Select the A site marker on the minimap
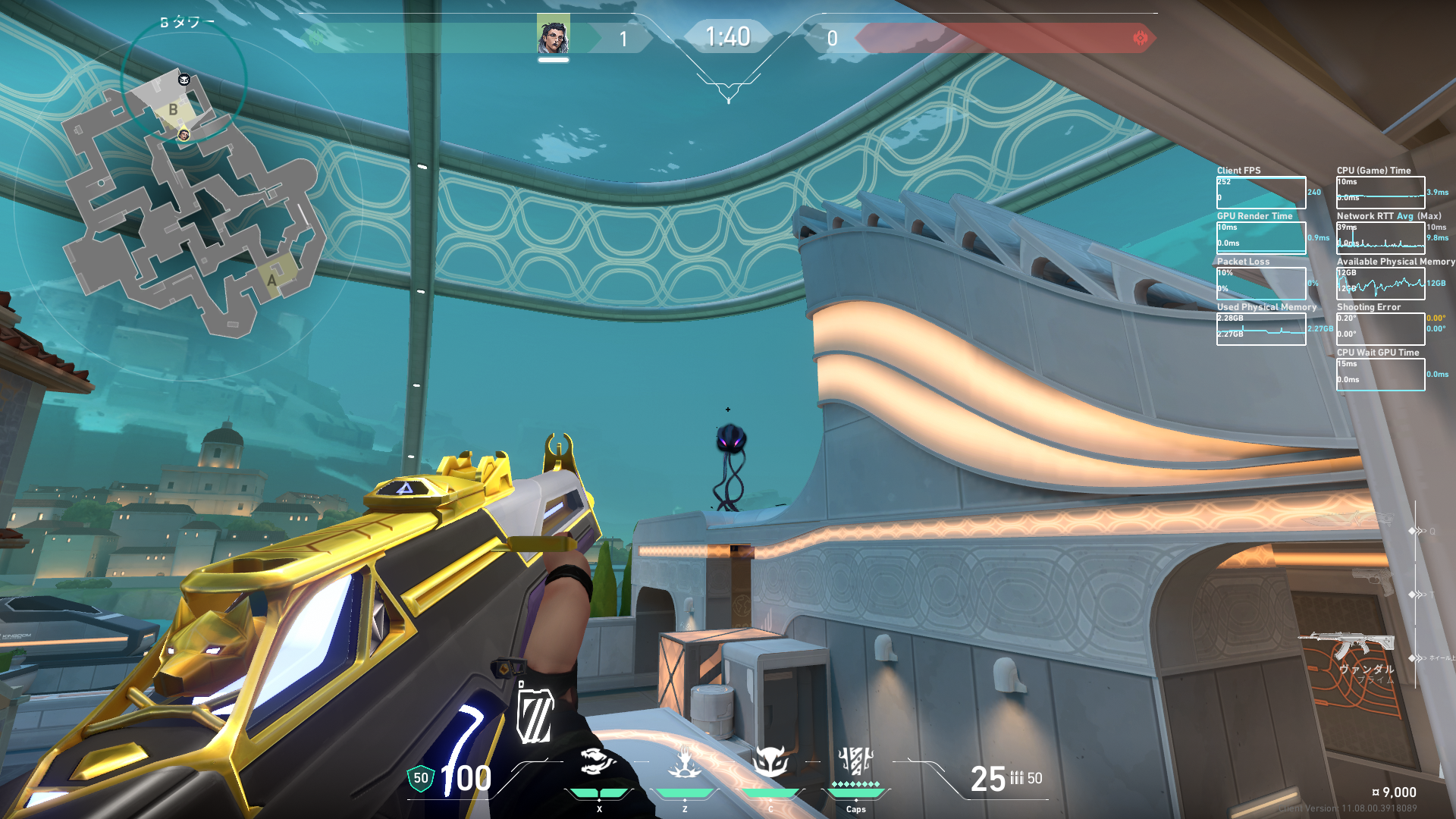This screenshot has height=819, width=1456. (272, 280)
